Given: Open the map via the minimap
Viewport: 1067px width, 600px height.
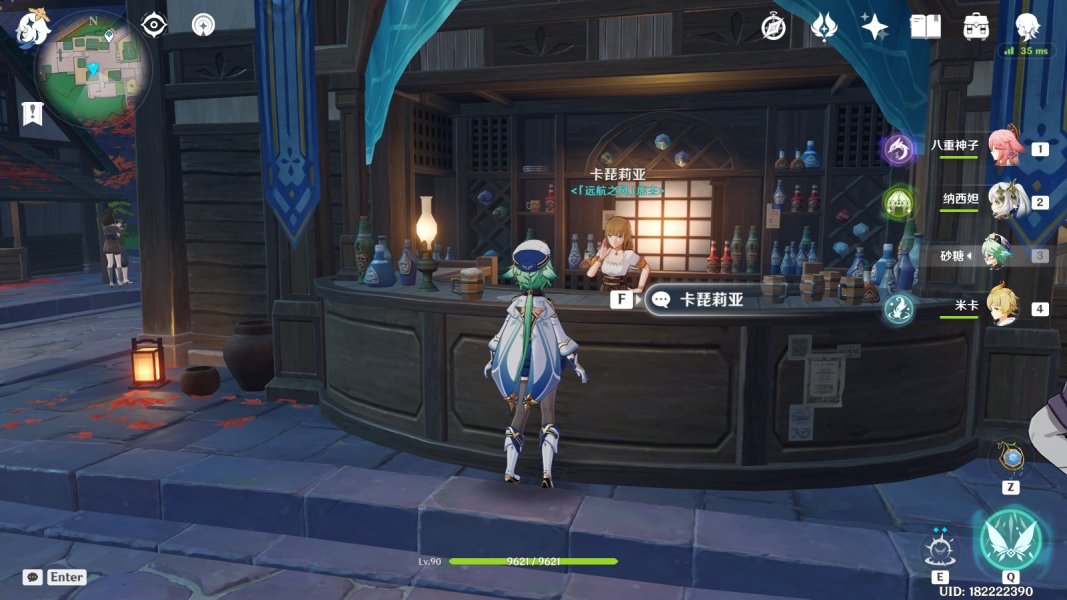Looking at the screenshot, I should click(x=92, y=68).
